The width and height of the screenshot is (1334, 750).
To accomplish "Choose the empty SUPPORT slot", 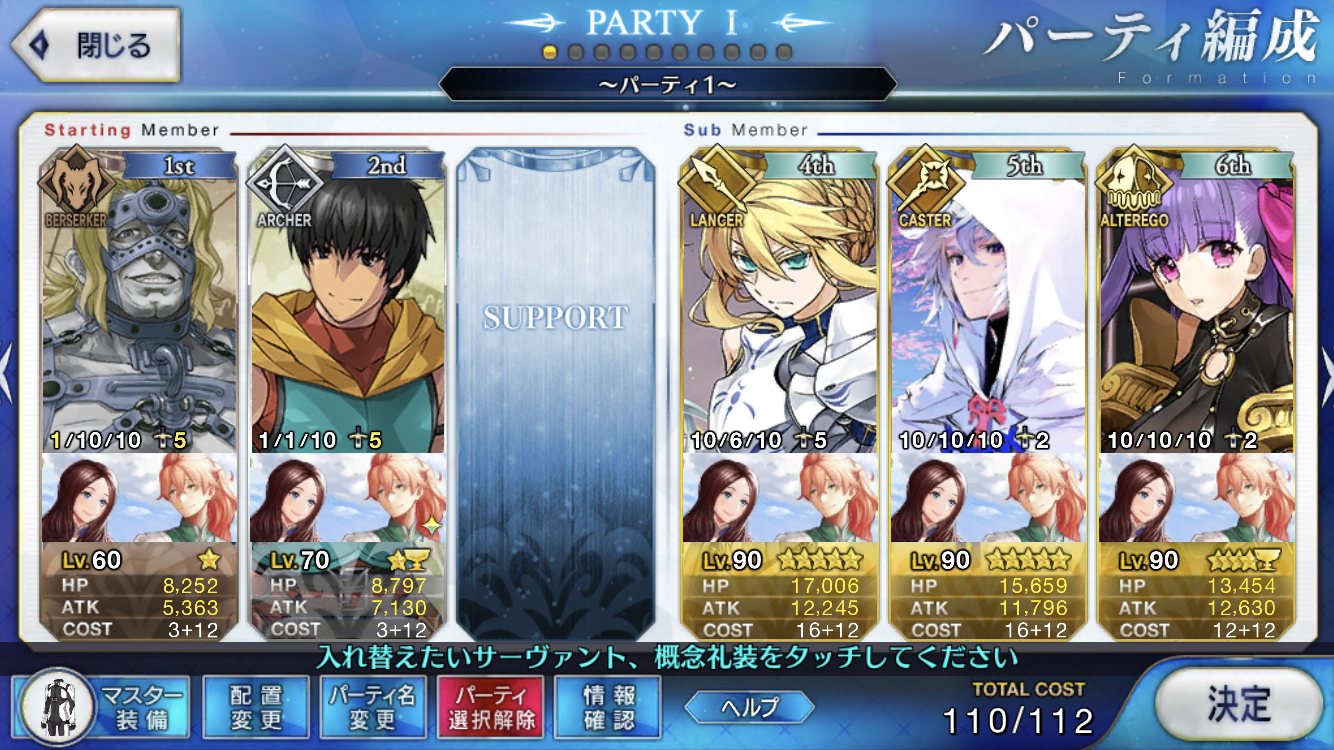I will point(556,390).
